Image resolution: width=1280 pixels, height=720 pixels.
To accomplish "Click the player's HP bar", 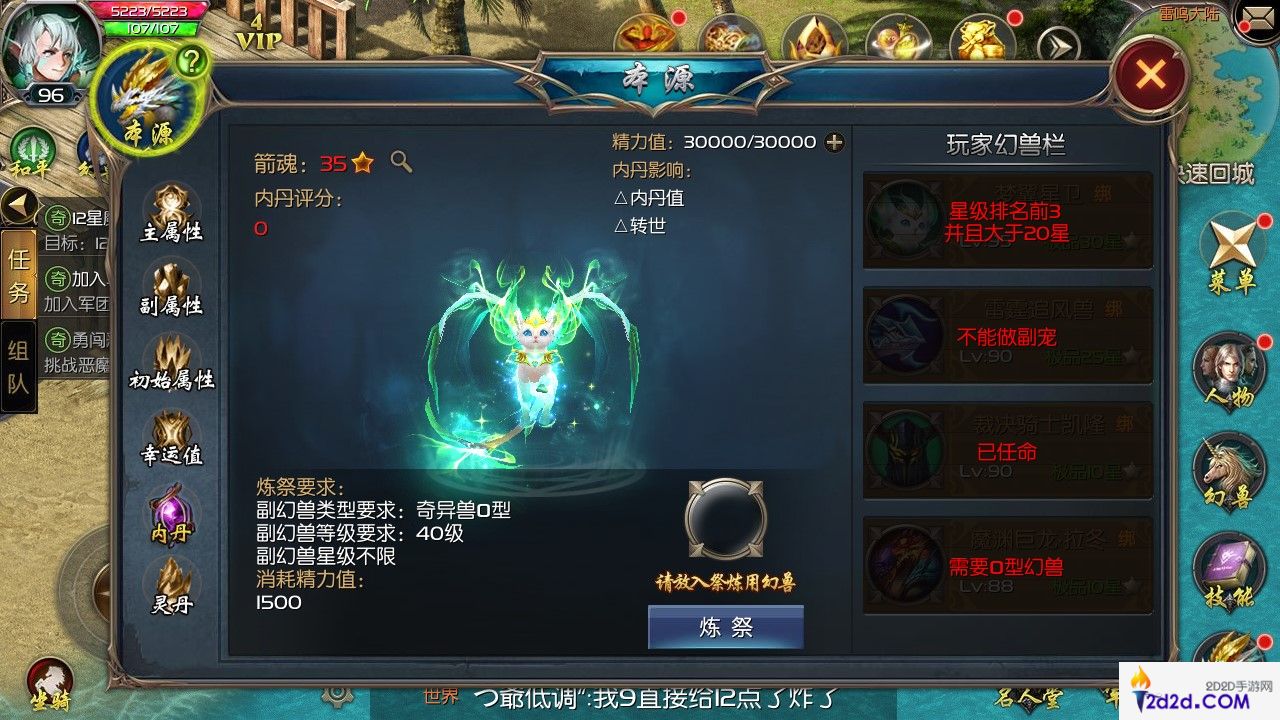I will pyautogui.click(x=150, y=12).
